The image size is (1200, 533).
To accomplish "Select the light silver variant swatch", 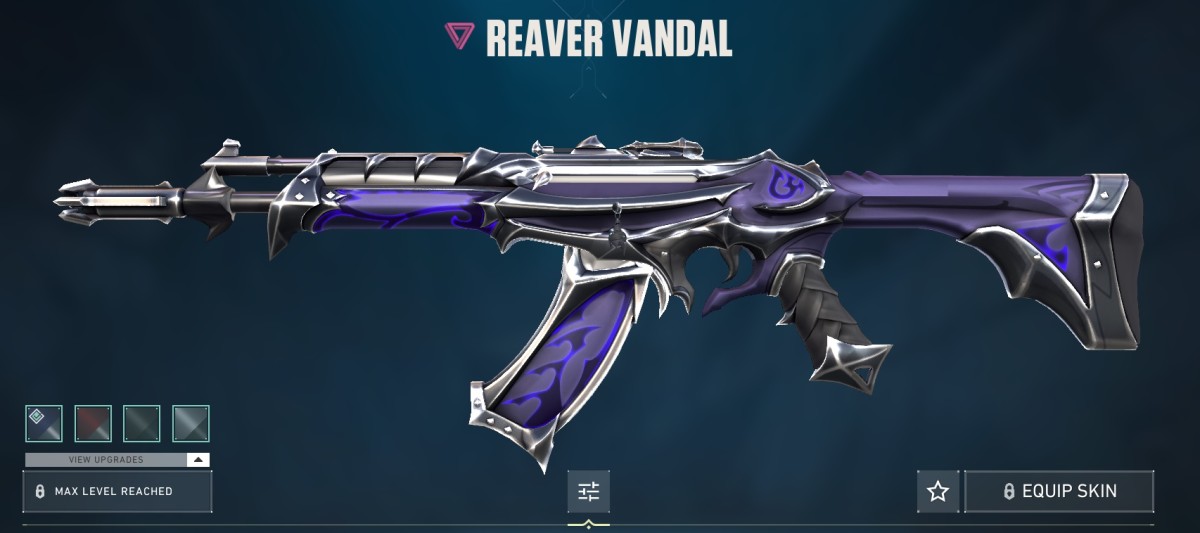I will point(191,423).
